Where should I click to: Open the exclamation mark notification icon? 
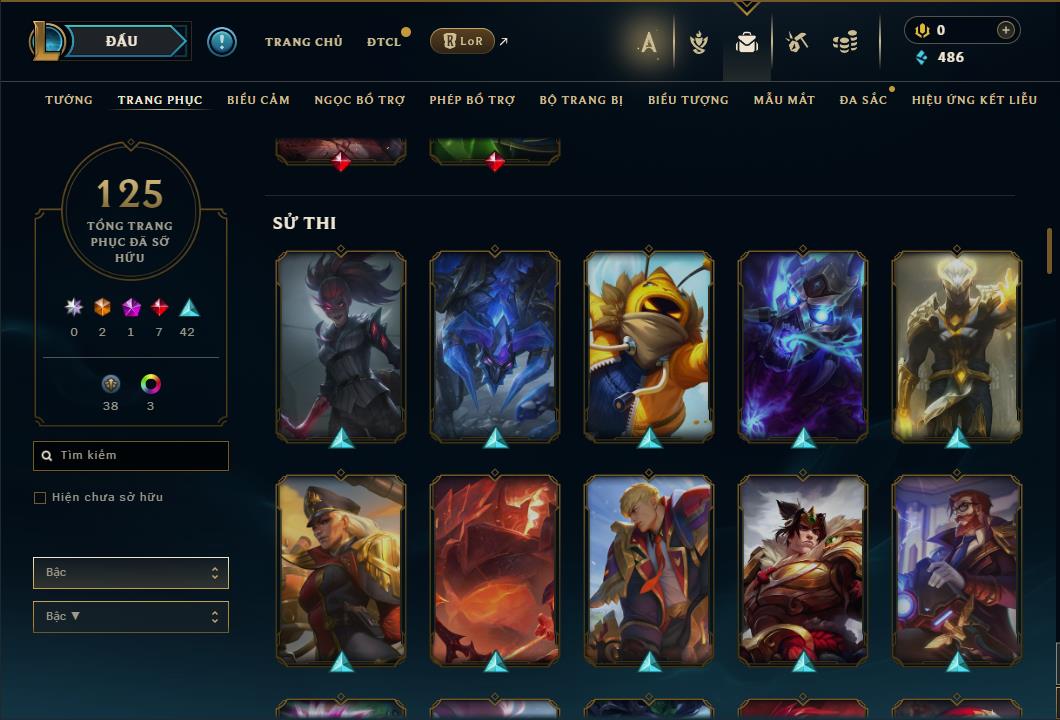click(x=221, y=41)
